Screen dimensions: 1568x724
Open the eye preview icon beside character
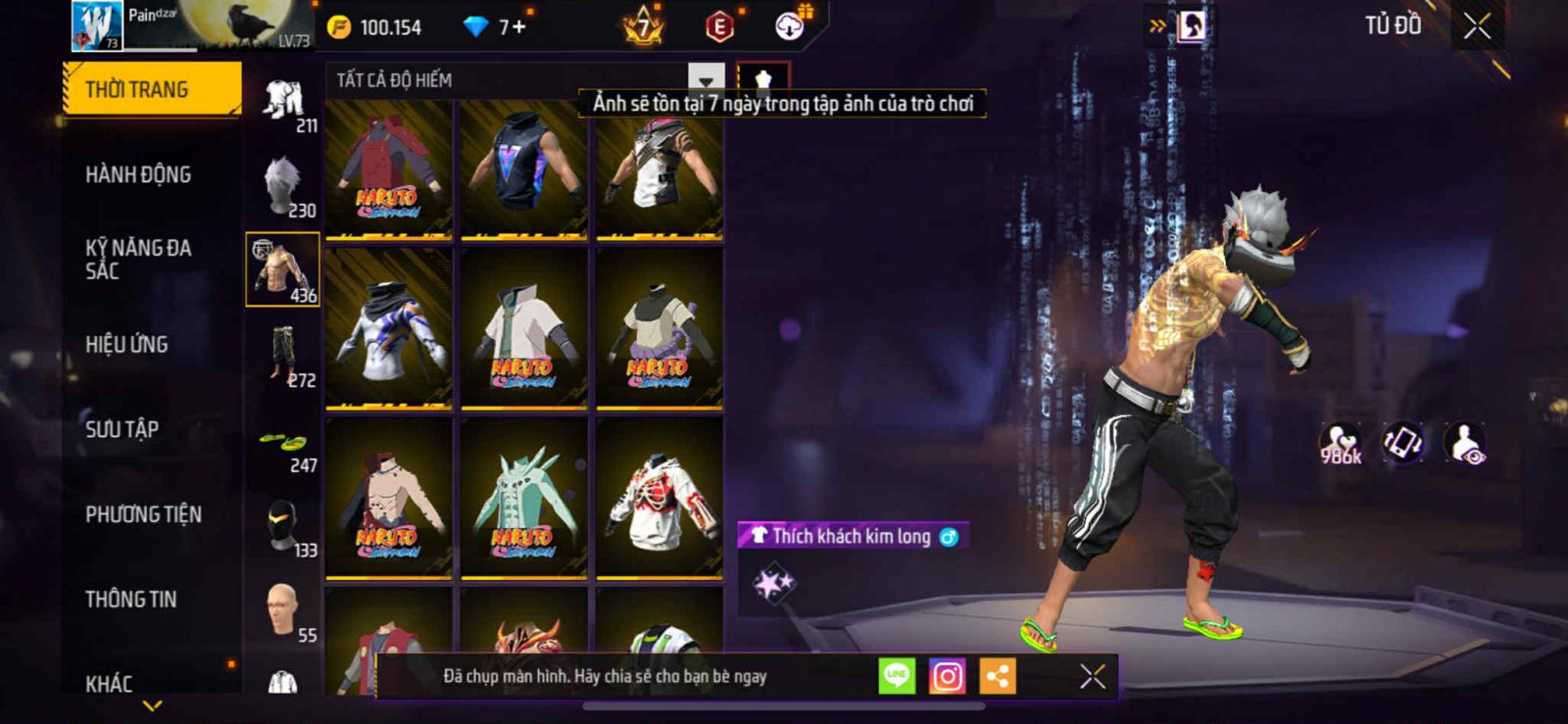[1465, 443]
